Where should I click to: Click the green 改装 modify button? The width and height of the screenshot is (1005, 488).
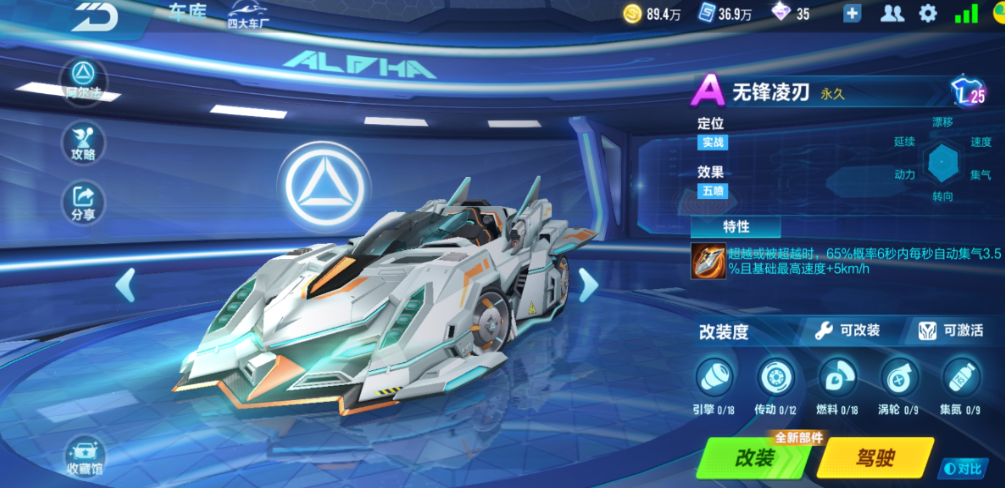coord(756,458)
